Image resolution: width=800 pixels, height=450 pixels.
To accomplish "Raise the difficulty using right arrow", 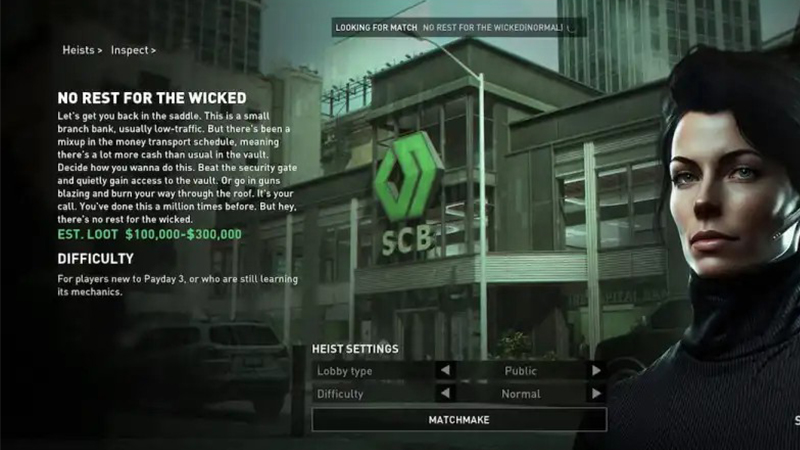I will point(596,394).
